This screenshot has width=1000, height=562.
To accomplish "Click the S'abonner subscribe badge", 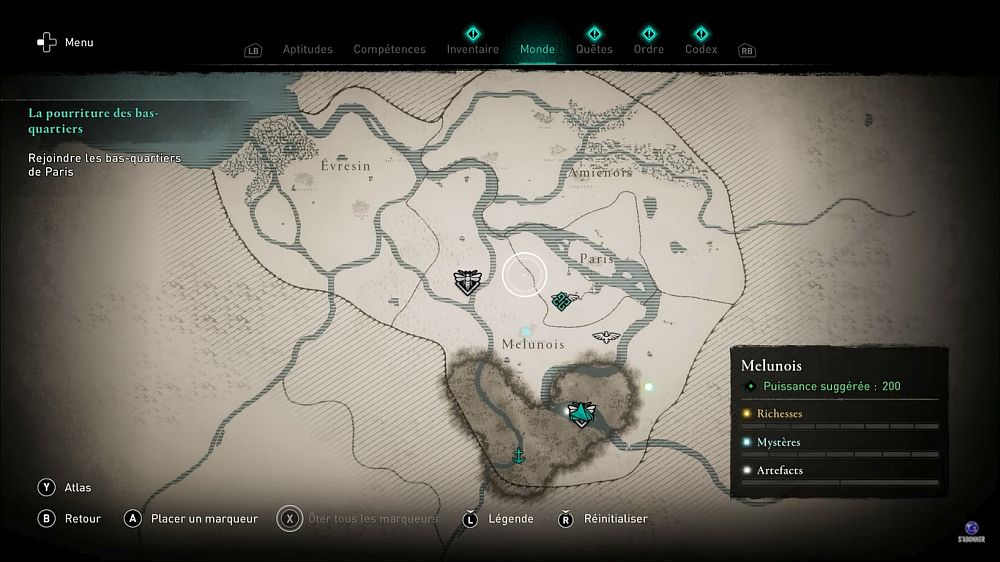I will (972, 531).
